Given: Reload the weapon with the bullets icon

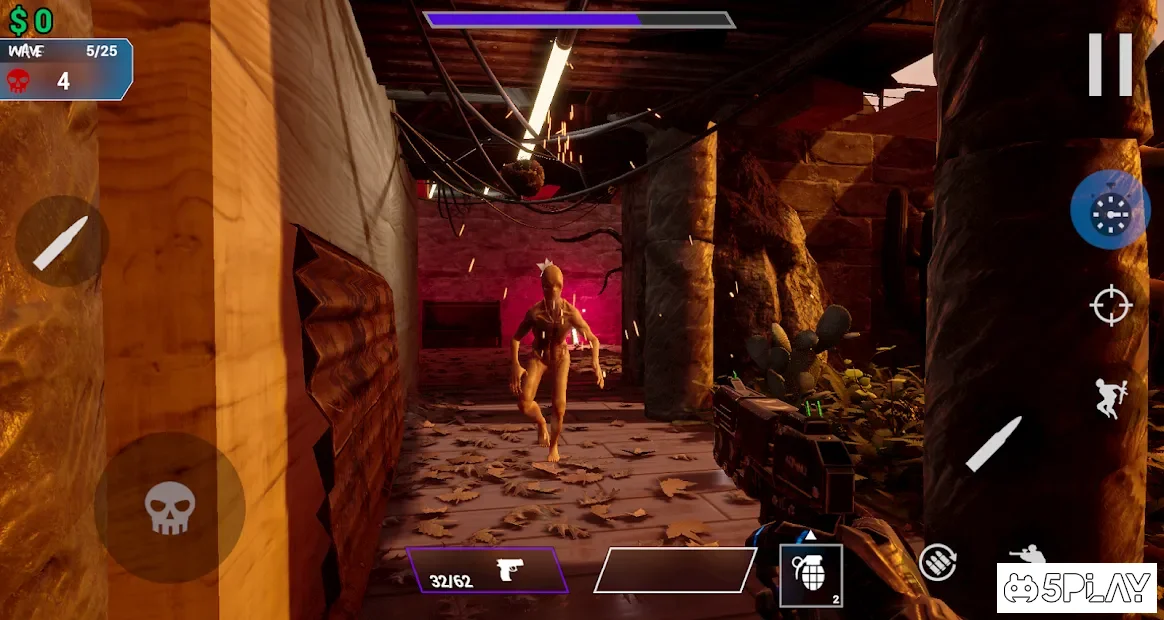Looking at the screenshot, I should pos(938,562).
